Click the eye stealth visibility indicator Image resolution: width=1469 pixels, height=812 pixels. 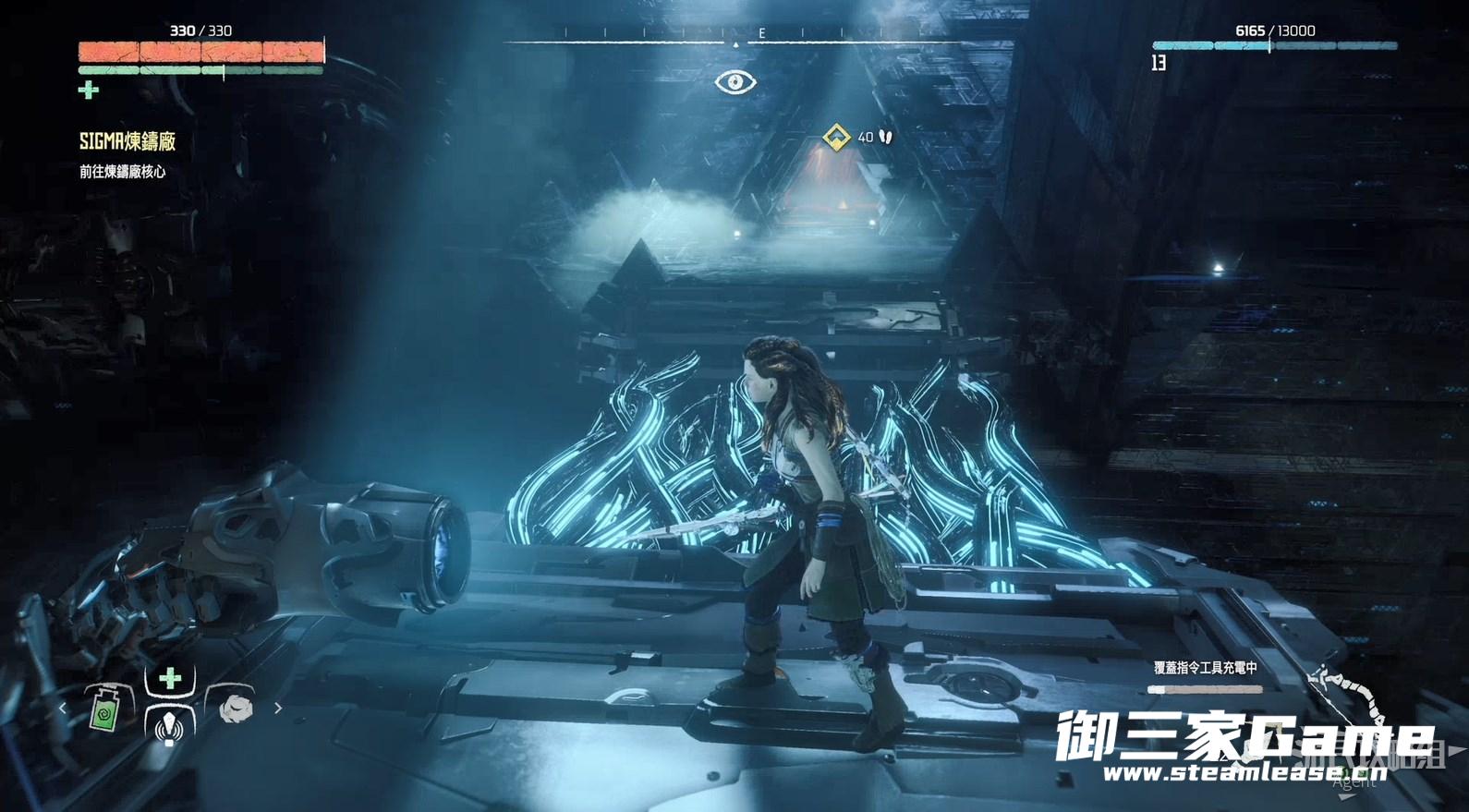[735, 82]
